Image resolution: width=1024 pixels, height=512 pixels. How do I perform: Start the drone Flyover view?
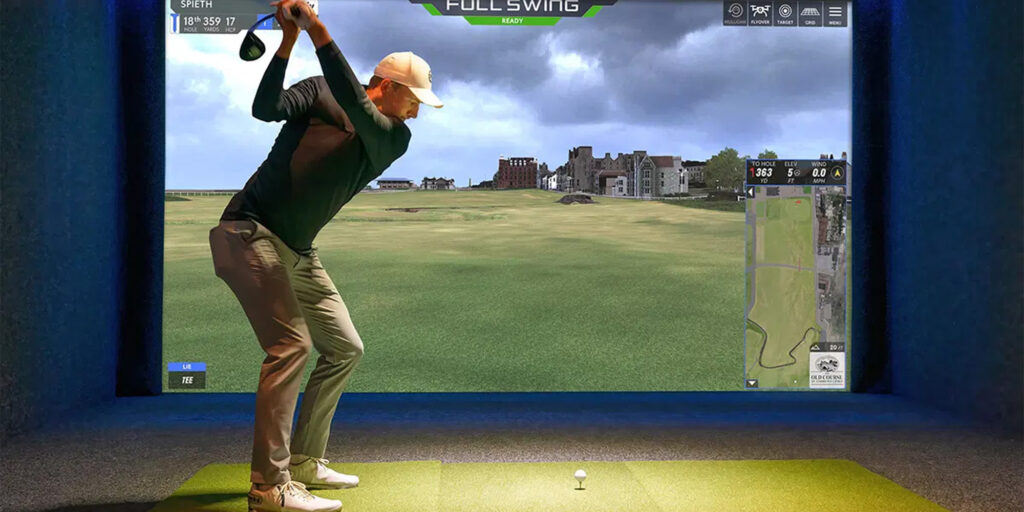760,14
